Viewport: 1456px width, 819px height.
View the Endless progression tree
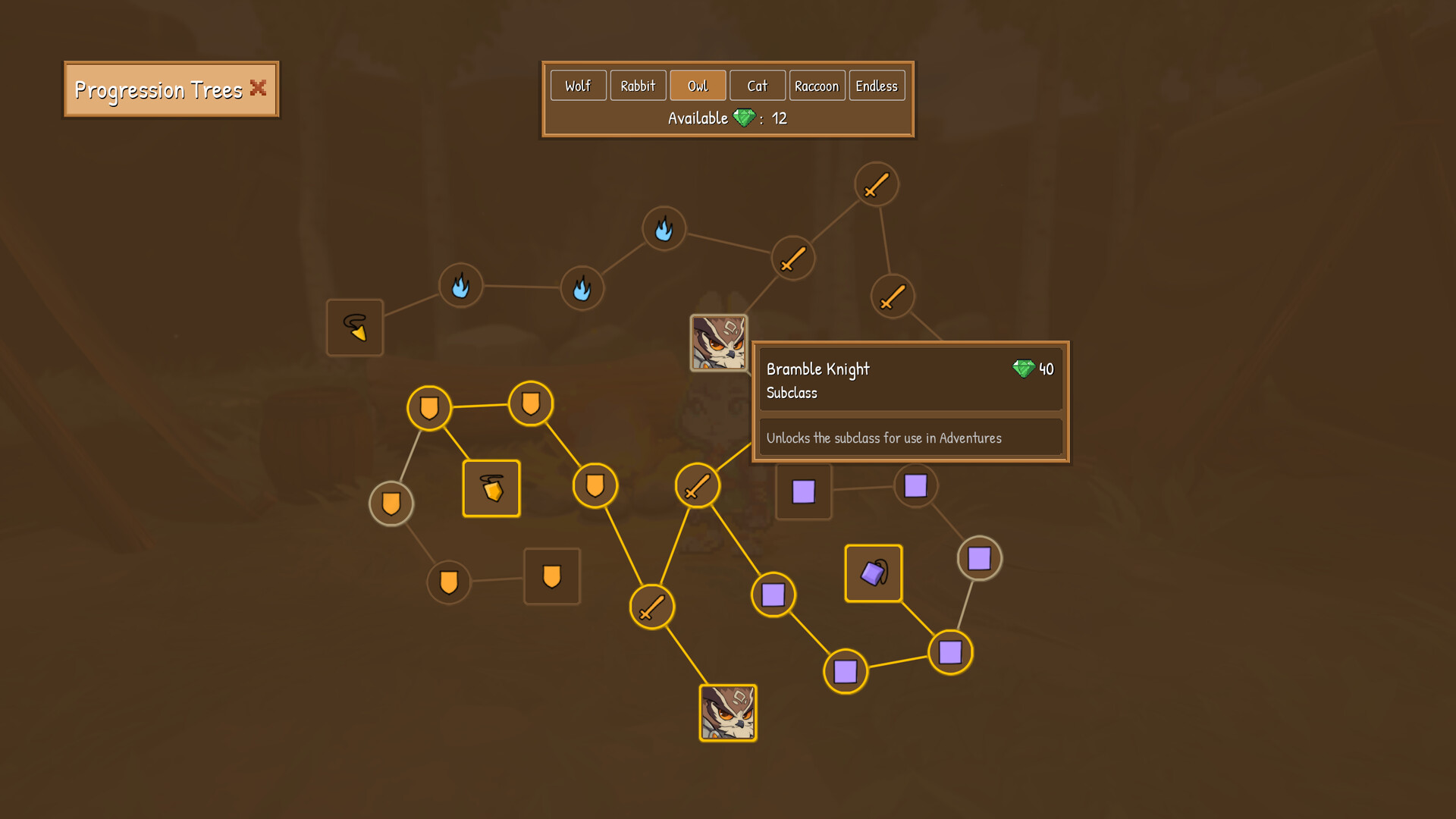pos(877,85)
